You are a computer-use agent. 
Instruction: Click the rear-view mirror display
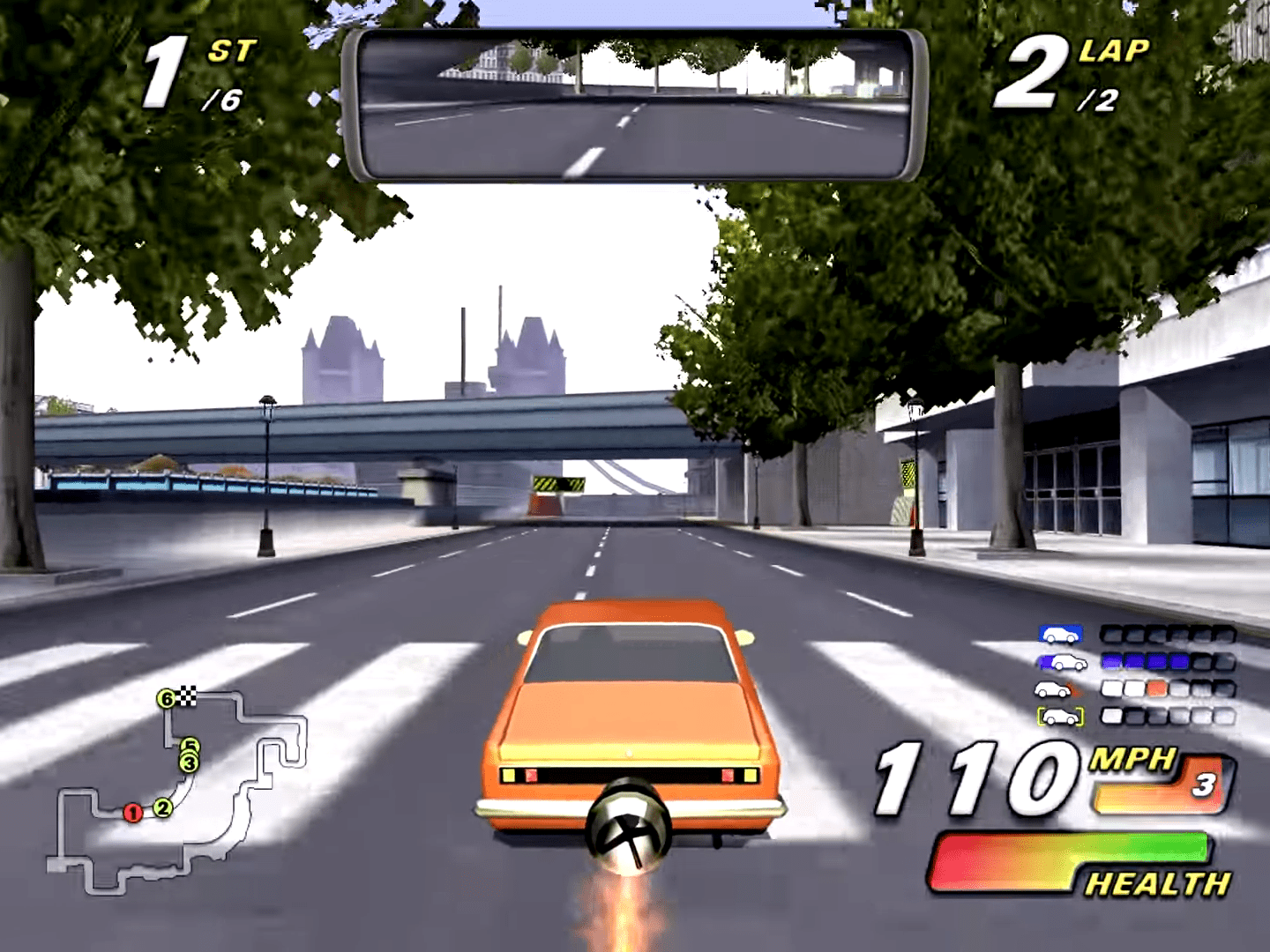click(633, 106)
